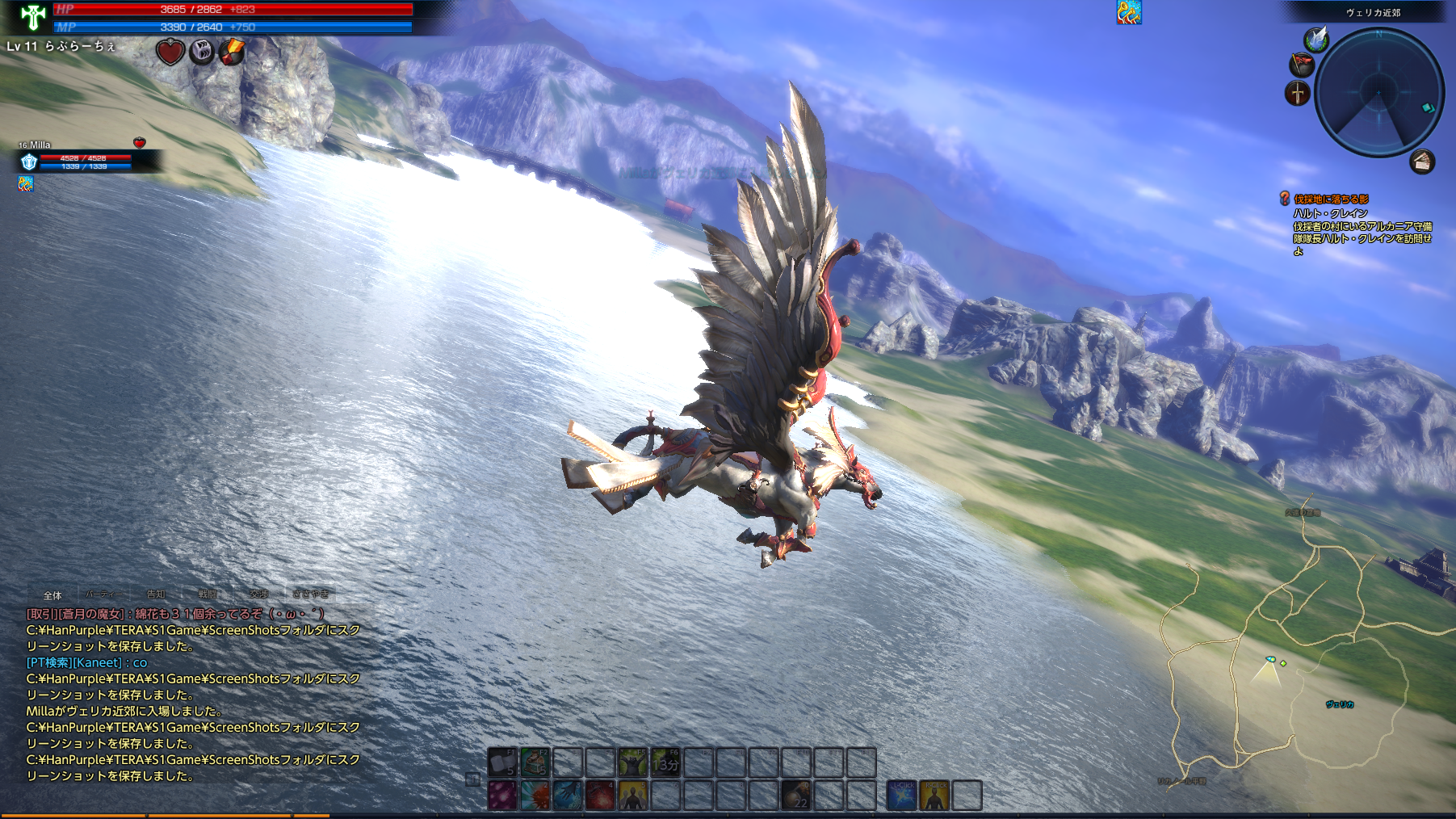1456x819 pixels.
Task: Activate the green bear skill in F5
Action: [x=632, y=762]
